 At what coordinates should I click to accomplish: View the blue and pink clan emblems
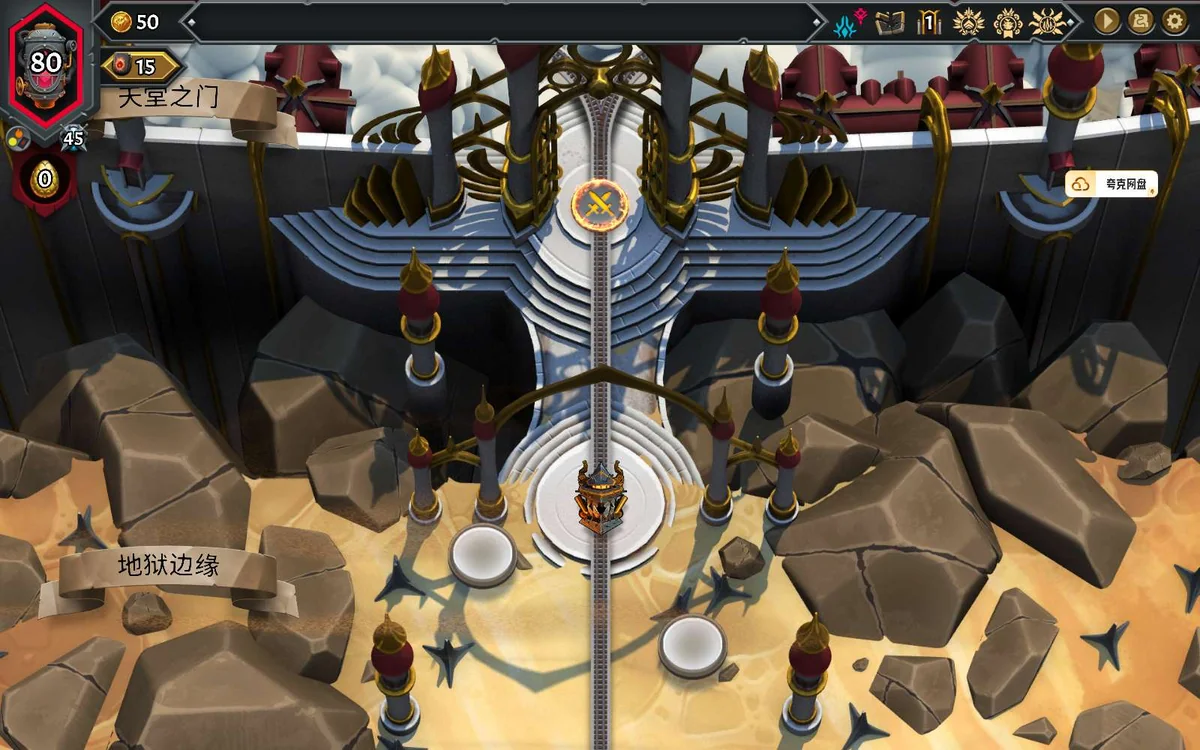click(850, 22)
